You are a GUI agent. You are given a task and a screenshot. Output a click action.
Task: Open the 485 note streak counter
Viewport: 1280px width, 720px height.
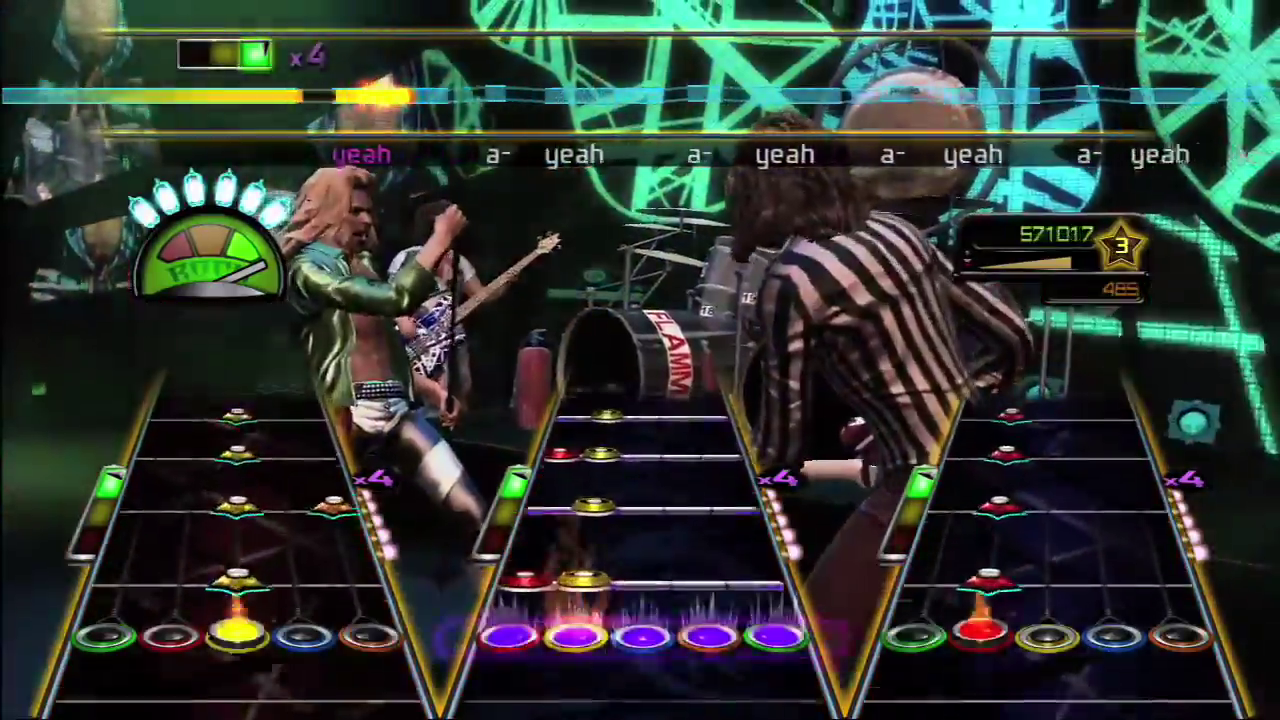pos(1120,289)
